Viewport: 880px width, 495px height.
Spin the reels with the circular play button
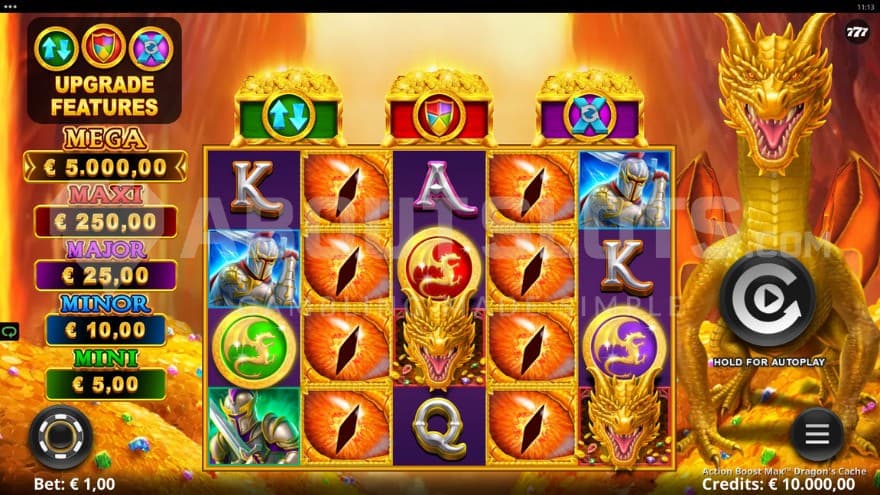pyautogui.click(x=768, y=298)
